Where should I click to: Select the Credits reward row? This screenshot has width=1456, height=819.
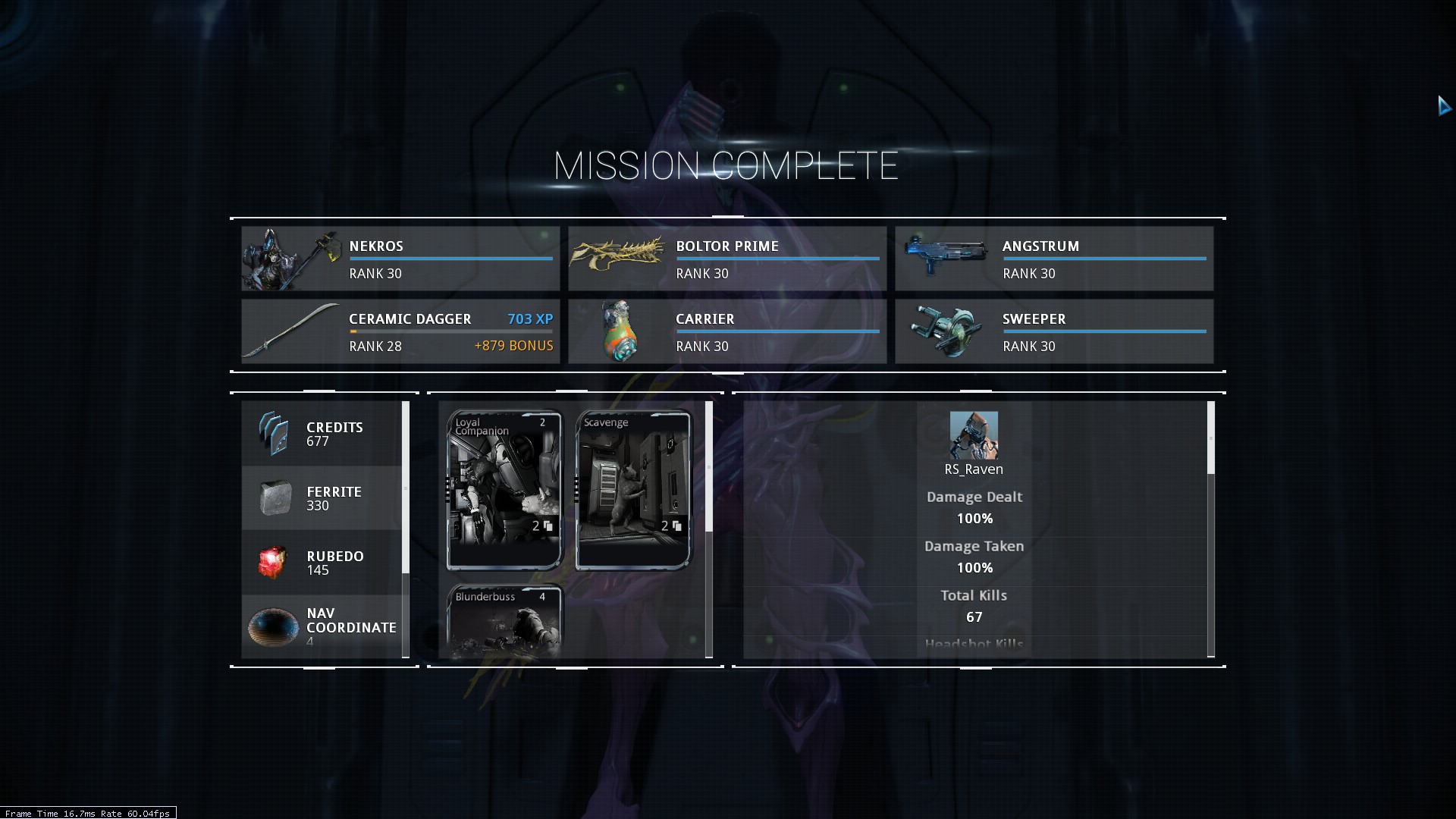point(322,434)
